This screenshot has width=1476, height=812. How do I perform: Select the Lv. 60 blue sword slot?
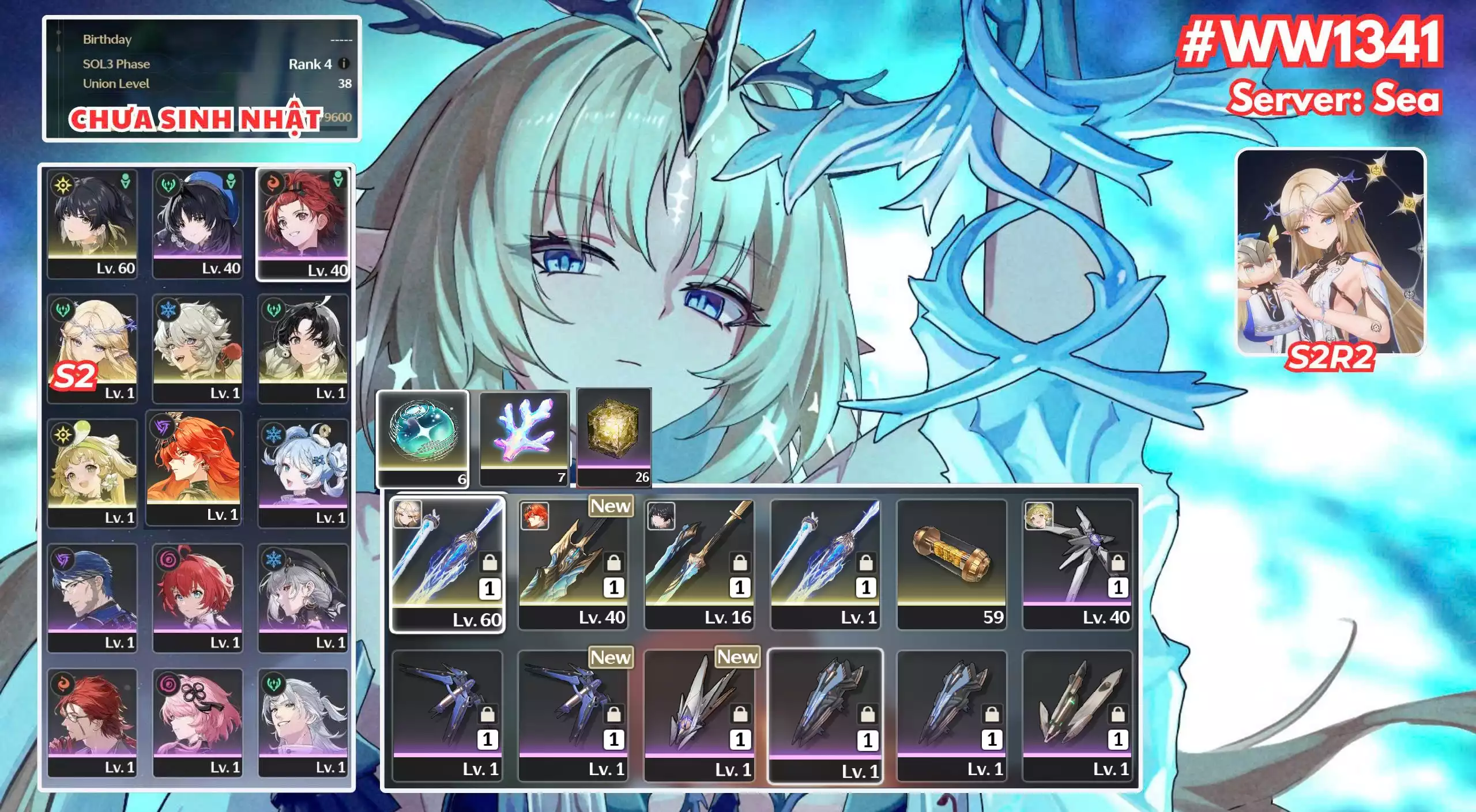pos(447,564)
